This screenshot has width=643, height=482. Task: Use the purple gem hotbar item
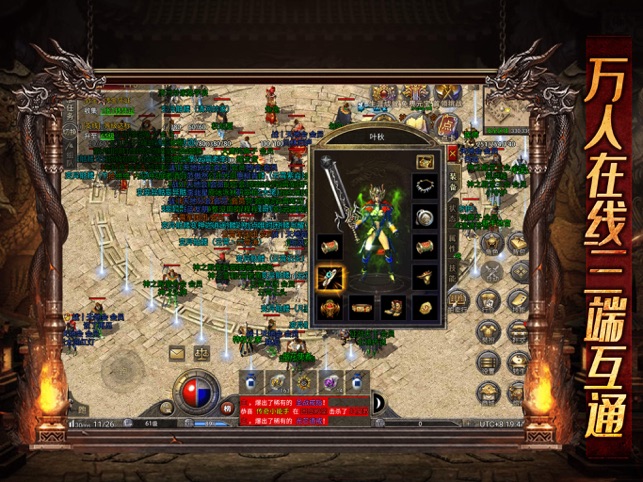pyautogui.click(x=327, y=380)
